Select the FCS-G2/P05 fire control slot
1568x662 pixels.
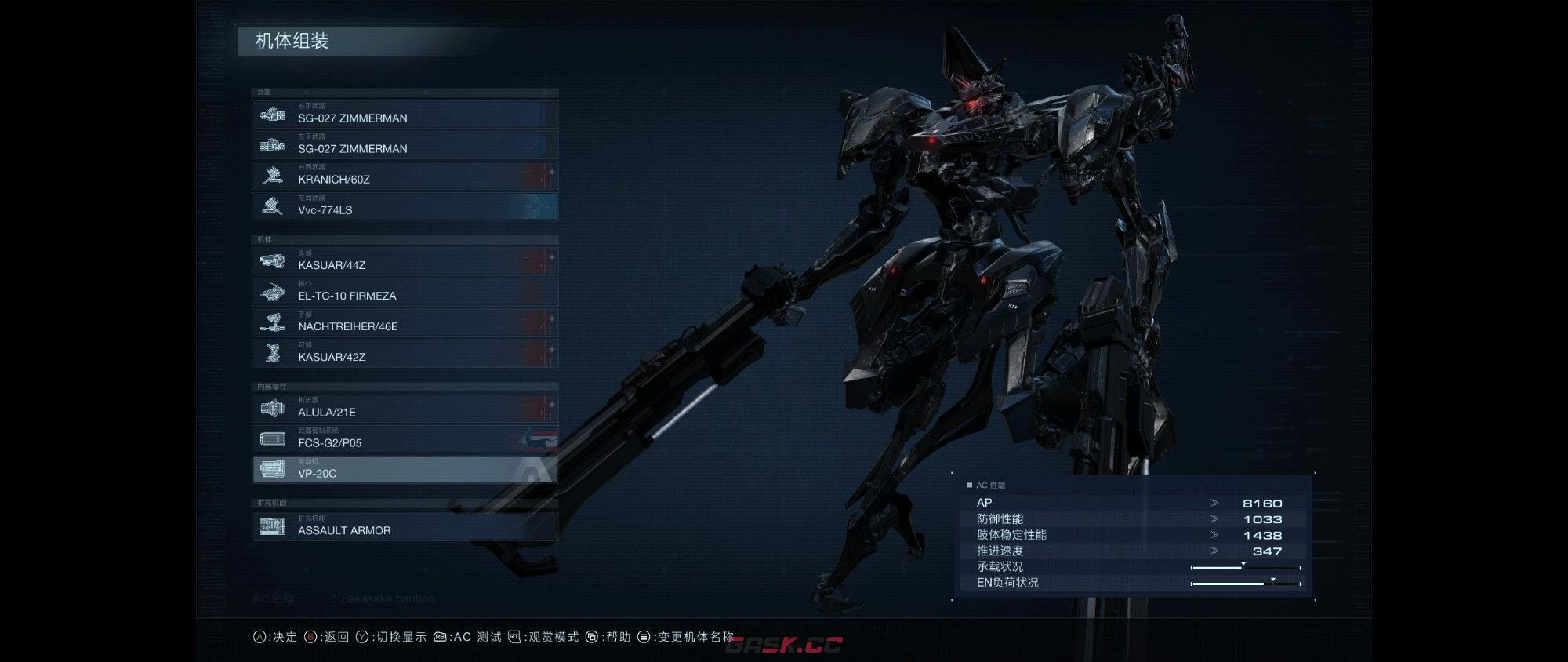(x=405, y=438)
